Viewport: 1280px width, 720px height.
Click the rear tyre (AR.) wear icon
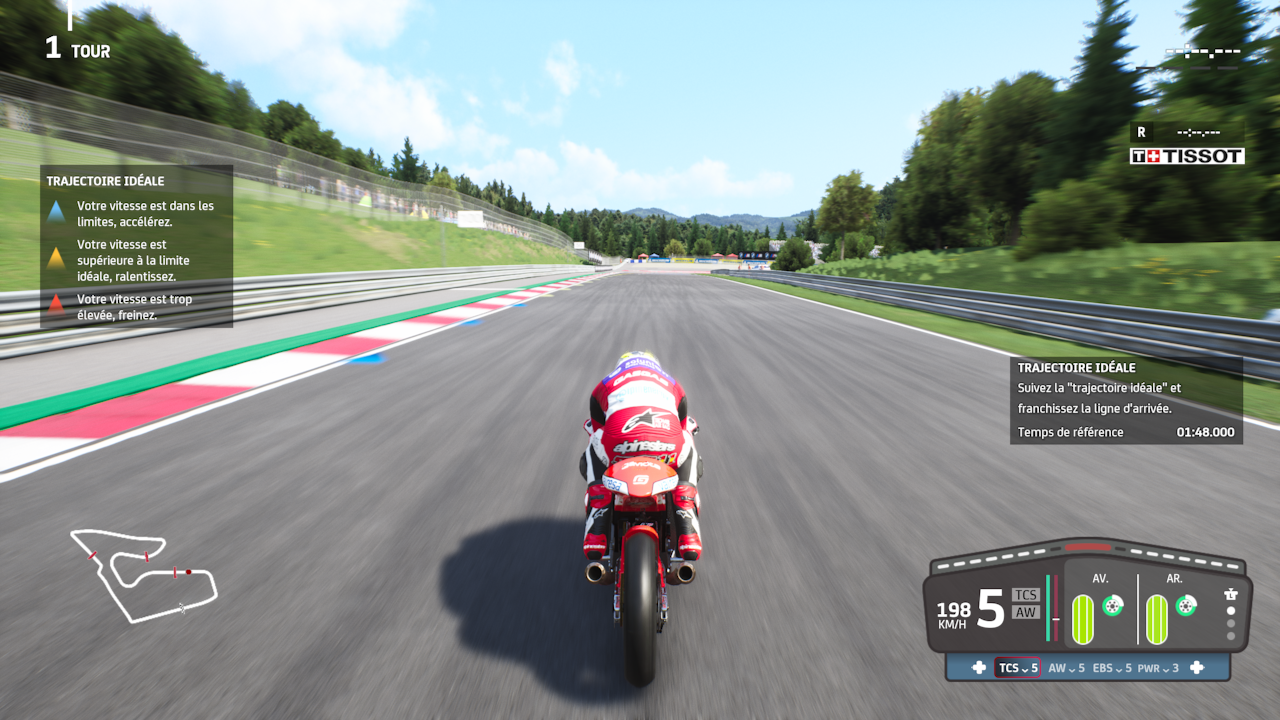(1157, 619)
